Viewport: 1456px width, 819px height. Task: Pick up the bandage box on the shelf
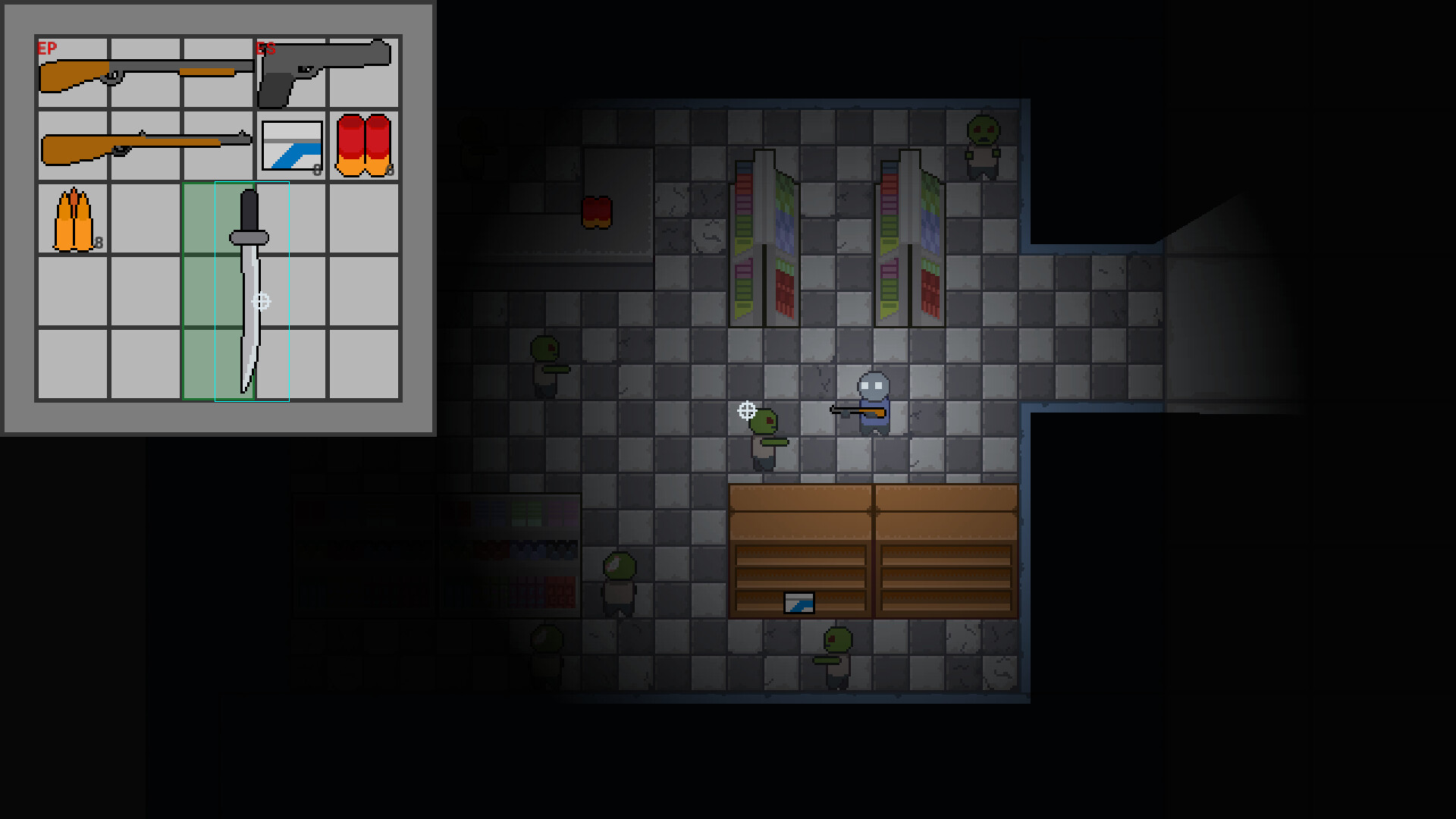(797, 603)
